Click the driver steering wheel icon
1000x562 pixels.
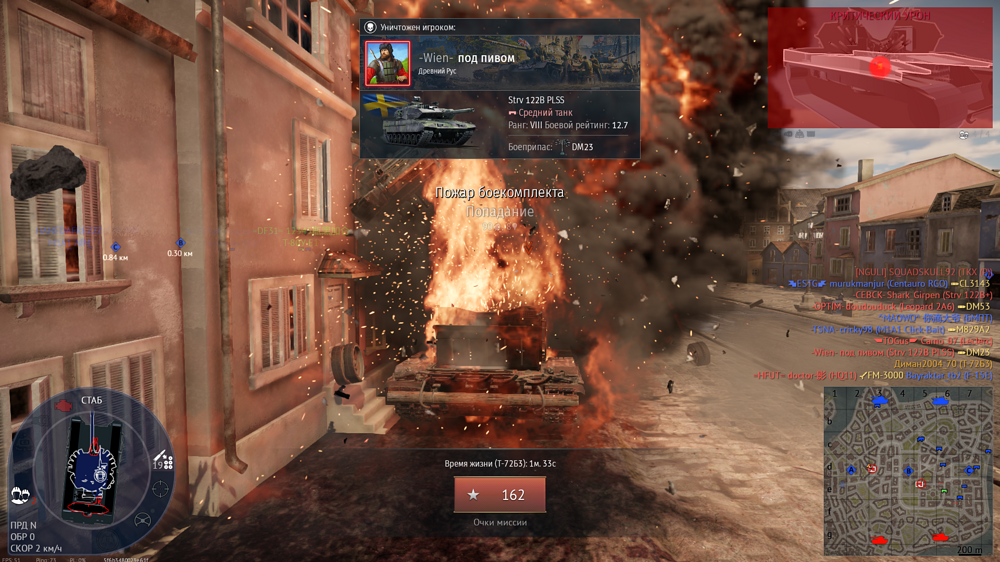(x=142, y=520)
